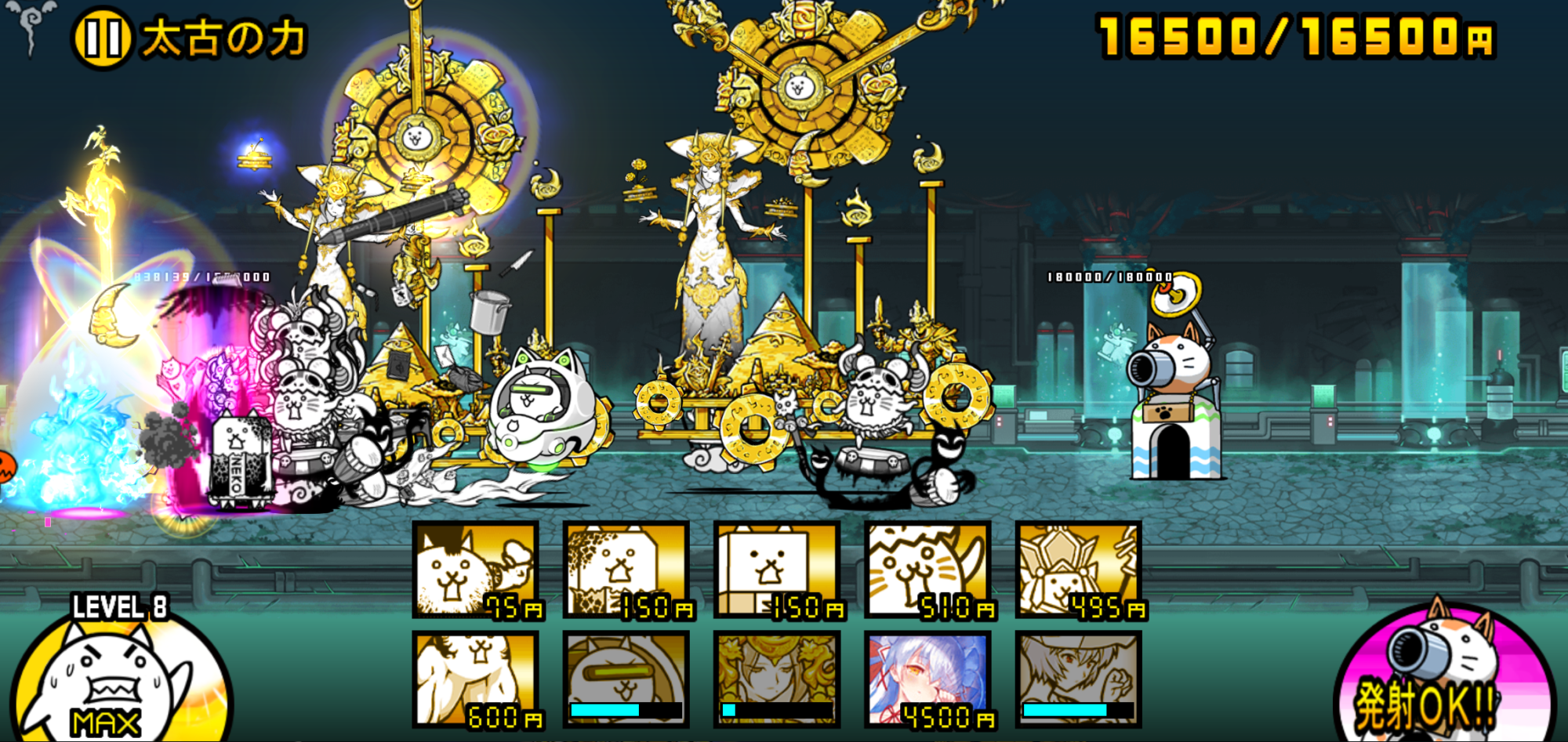Summon the 4500 yen blue-haired girl
The height and width of the screenshot is (742, 1568).
pyautogui.click(x=928, y=679)
